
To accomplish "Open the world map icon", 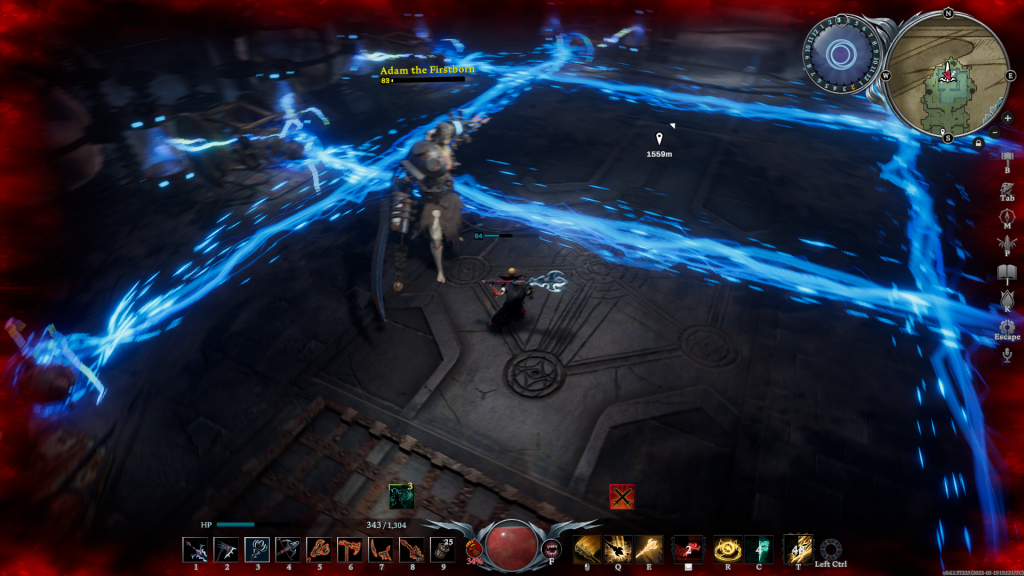I will click(1006, 215).
